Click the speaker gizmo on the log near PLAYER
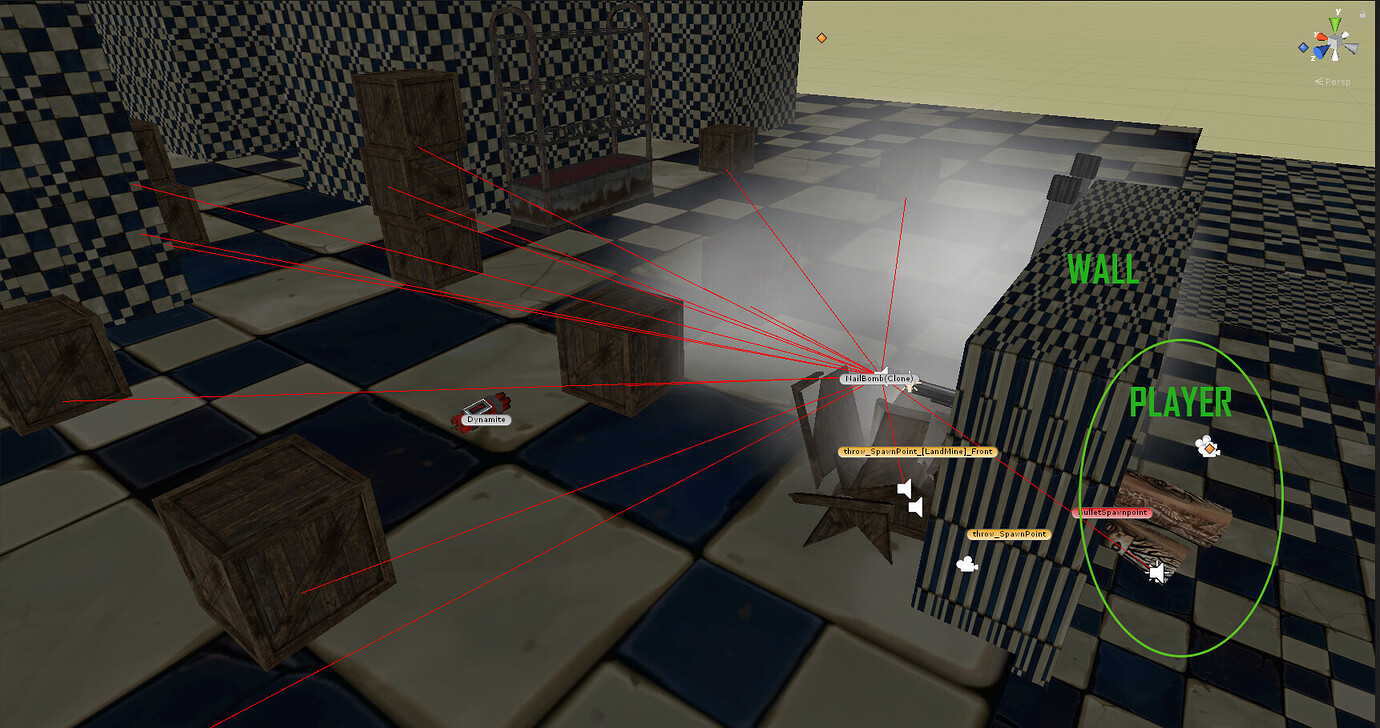Image resolution: width=1380 pixels, height=728 pixels. coord(1157,572)
